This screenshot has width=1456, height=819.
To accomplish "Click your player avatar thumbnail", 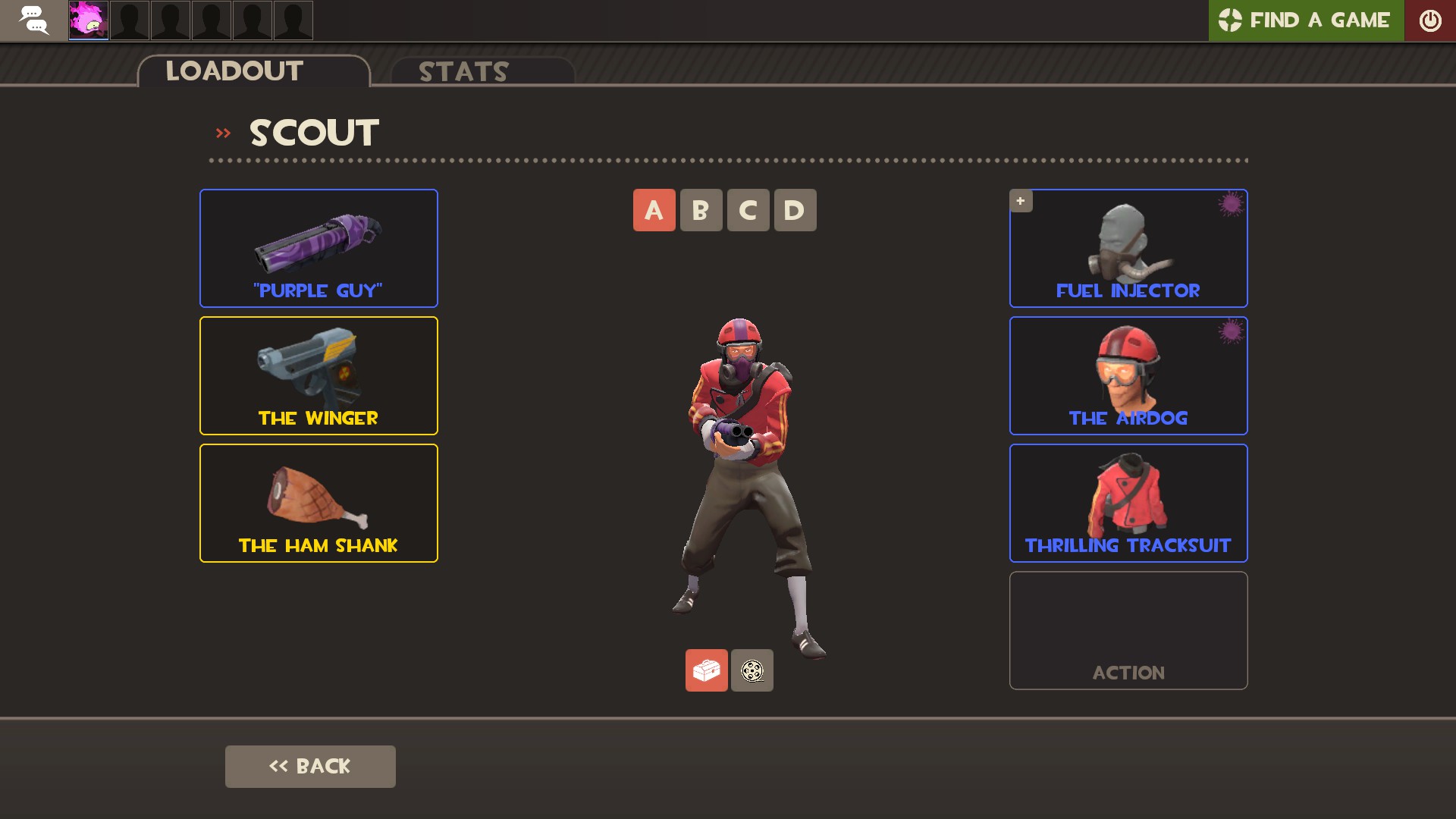I will [x=87, y=20].
